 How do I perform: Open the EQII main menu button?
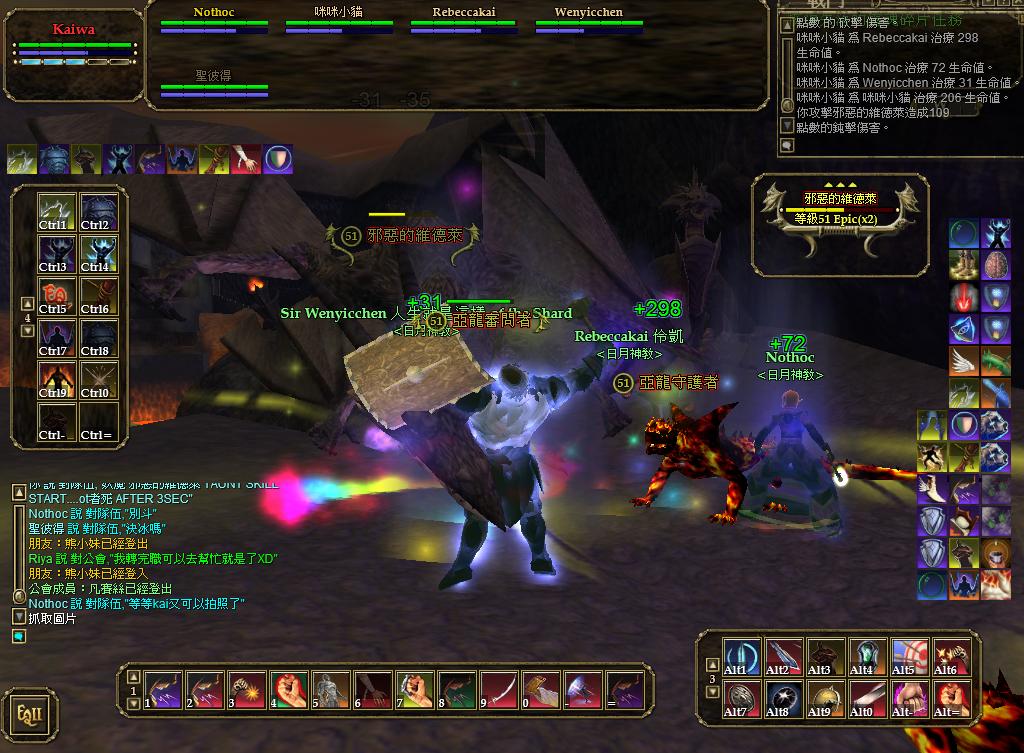click(x=29, y=713)
